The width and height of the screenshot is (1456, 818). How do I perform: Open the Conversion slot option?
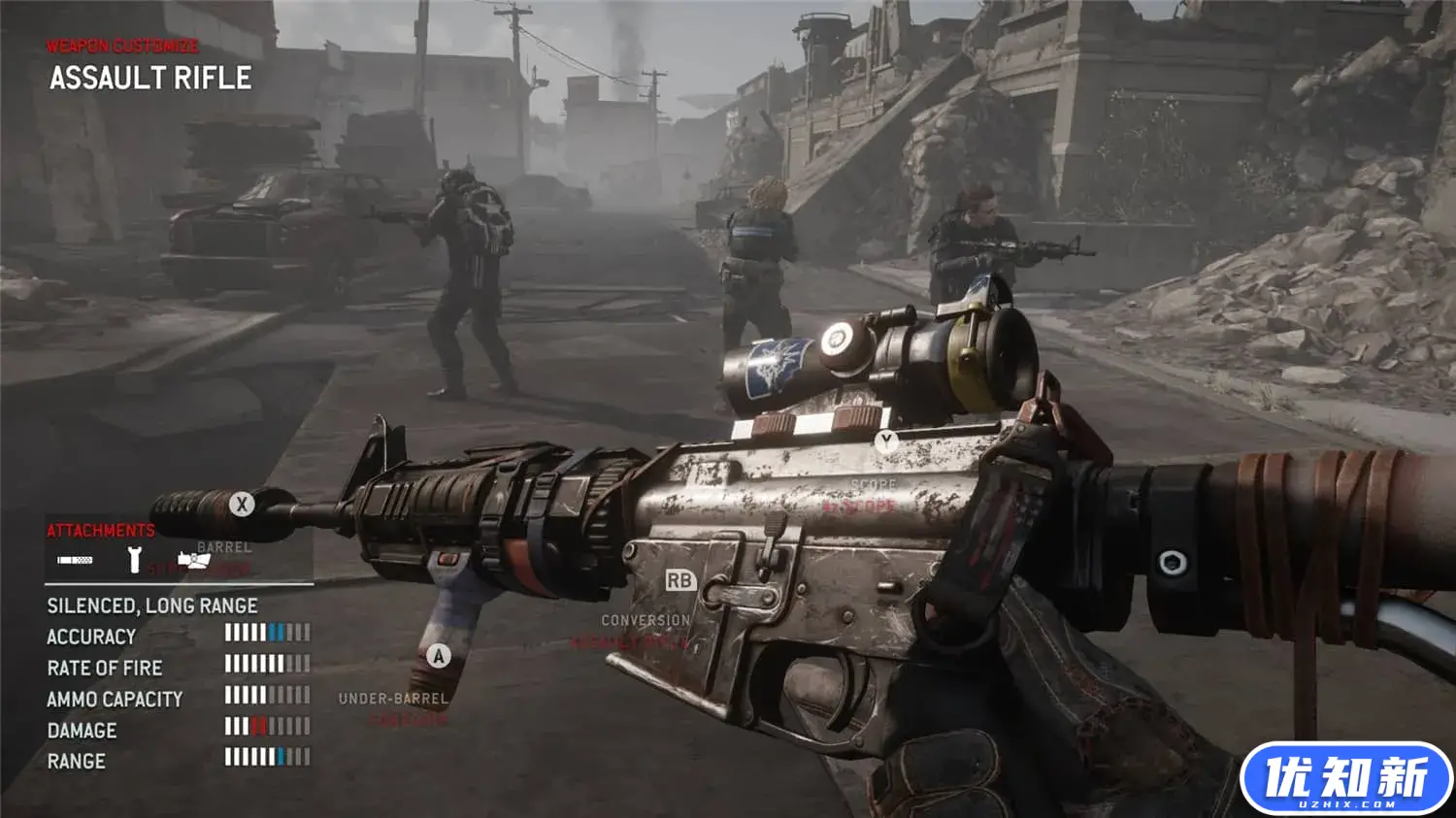pyautogui.click(x=645, y=620)
